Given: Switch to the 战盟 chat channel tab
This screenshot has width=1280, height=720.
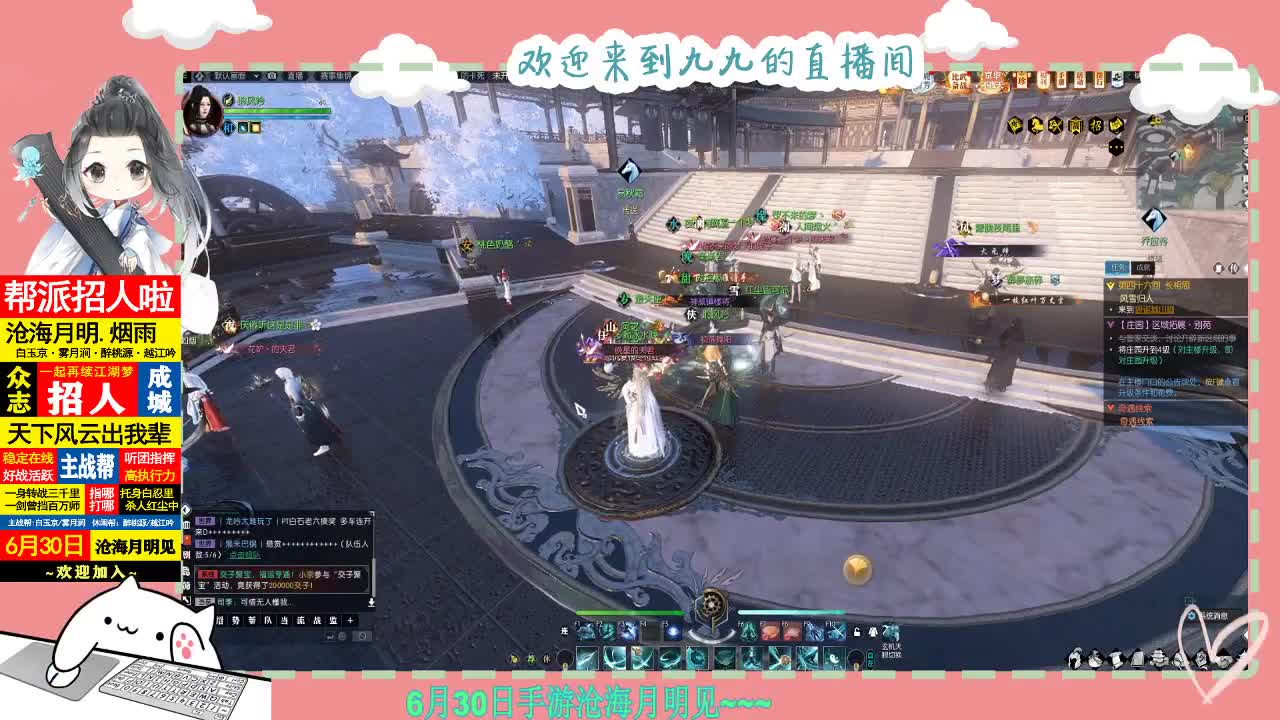Looking at the screenshot, I should pyautogui.click(x=324, y=620).
